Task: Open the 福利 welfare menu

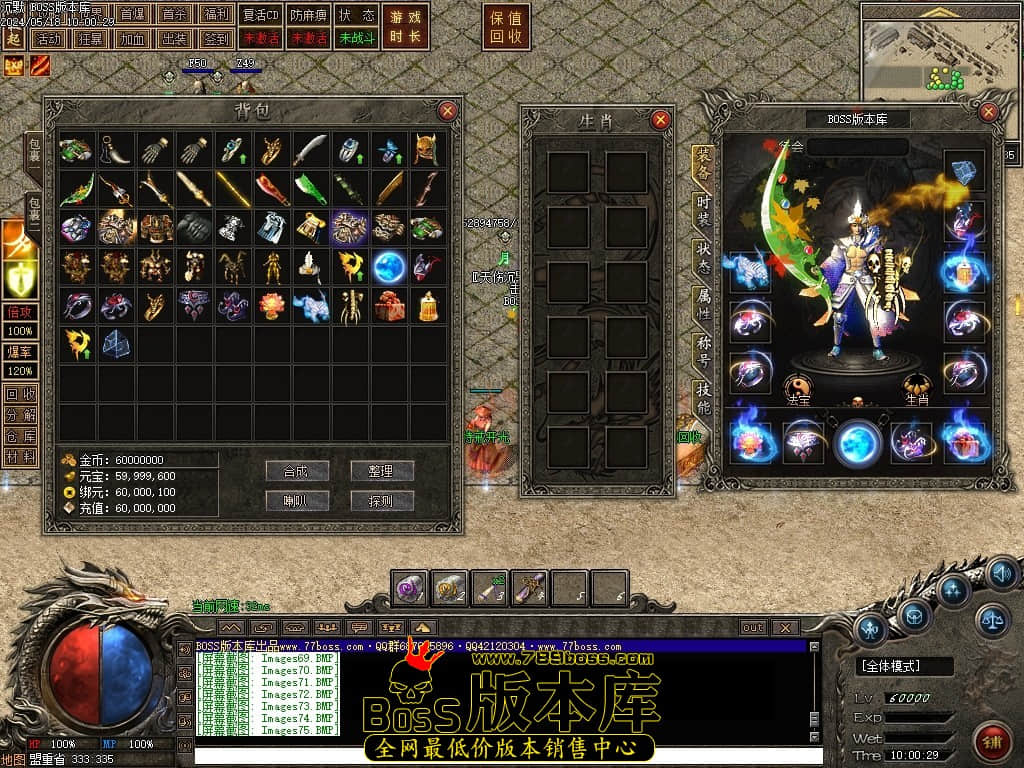Action: click(x=215, y=15)
